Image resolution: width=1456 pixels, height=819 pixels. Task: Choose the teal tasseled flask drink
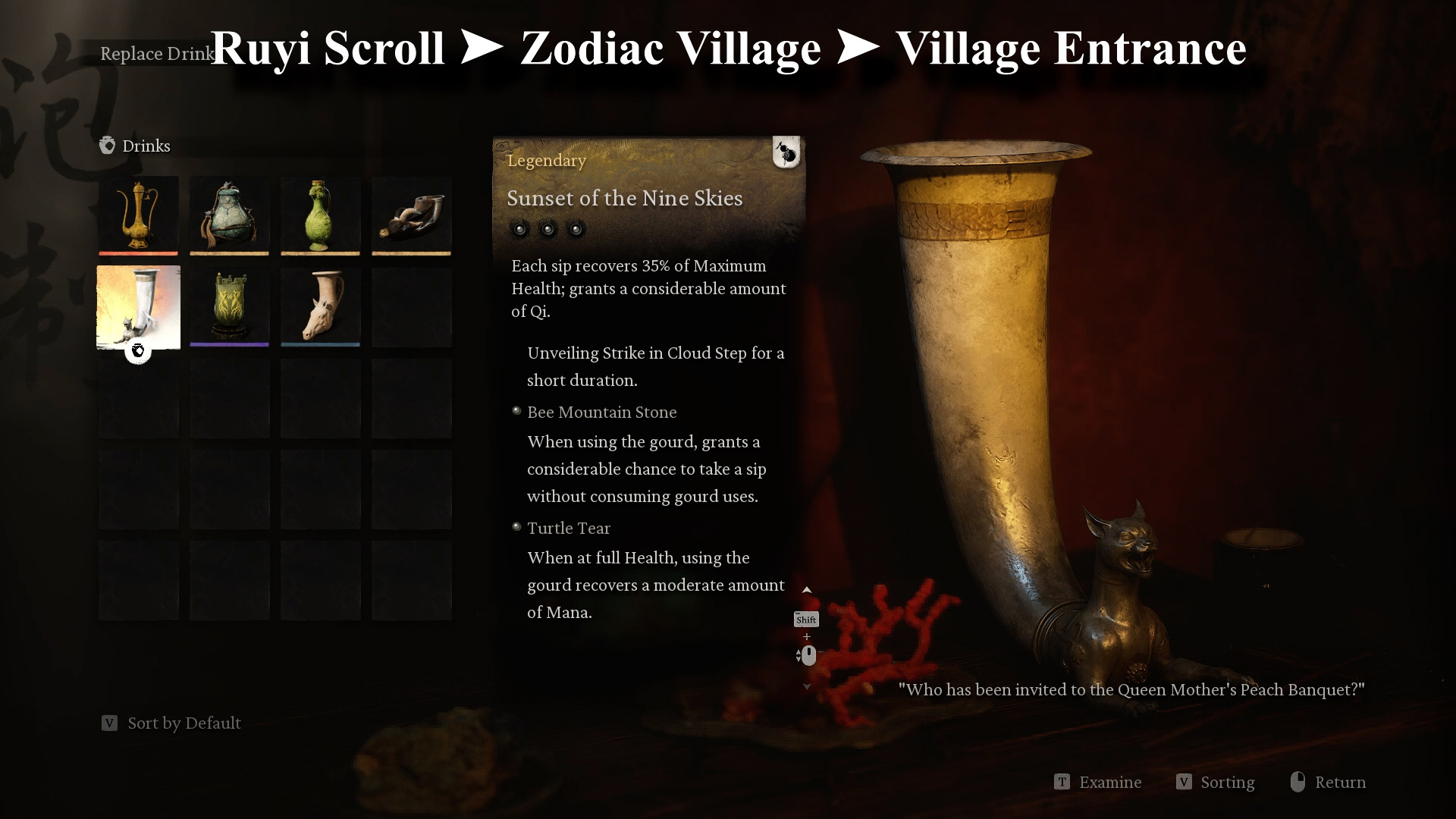(x=229, y=215)
